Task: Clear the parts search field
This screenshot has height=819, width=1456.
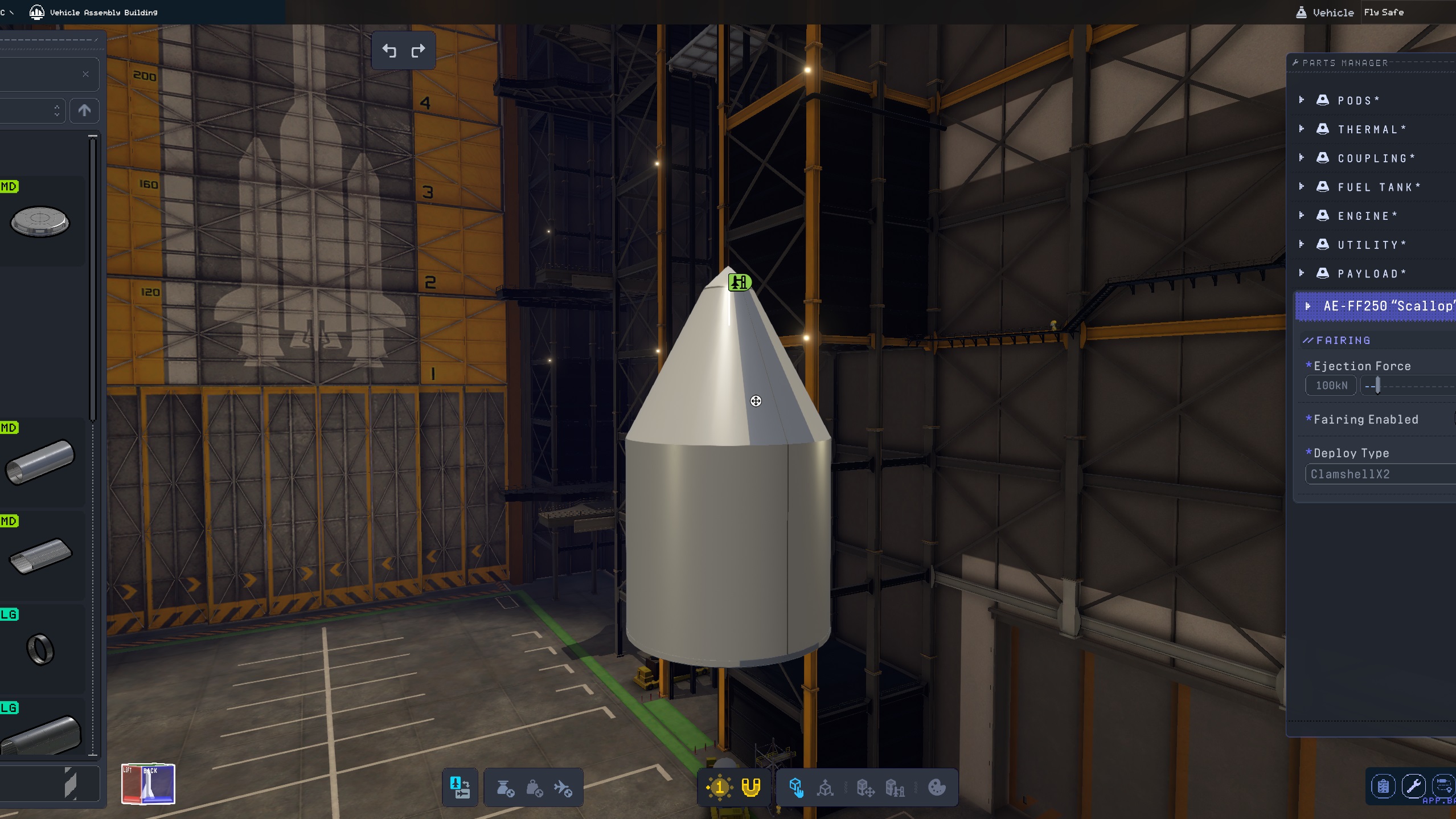Action: click(85, 74)
